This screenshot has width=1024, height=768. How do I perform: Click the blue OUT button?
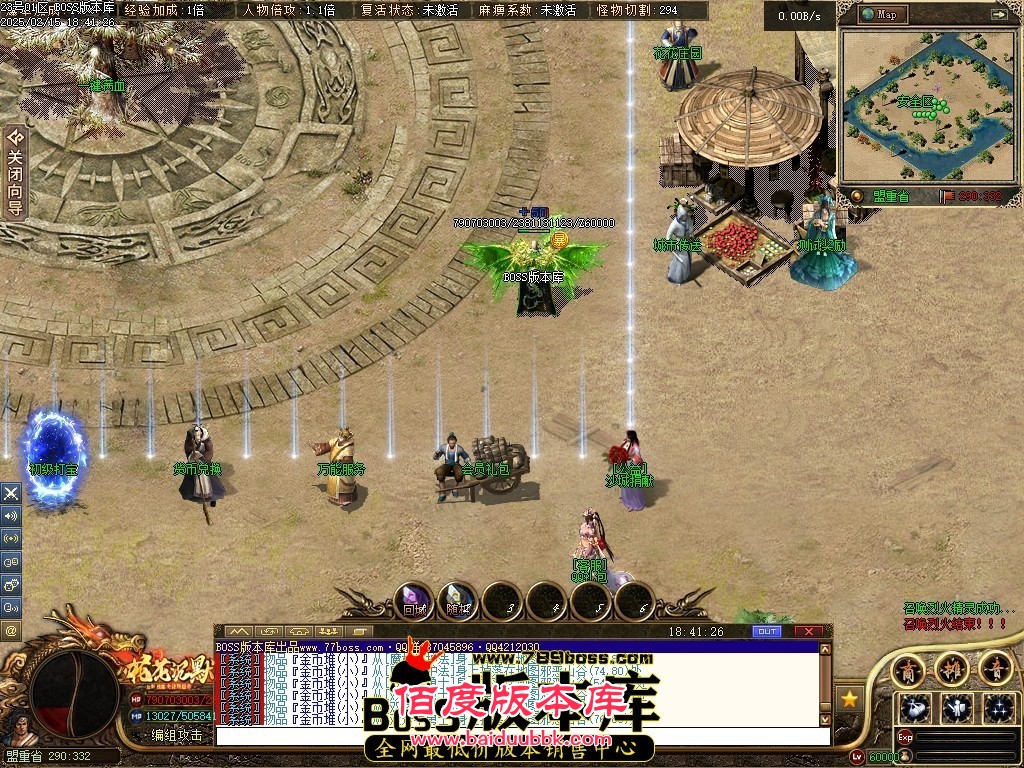click(x=767, y=631)
